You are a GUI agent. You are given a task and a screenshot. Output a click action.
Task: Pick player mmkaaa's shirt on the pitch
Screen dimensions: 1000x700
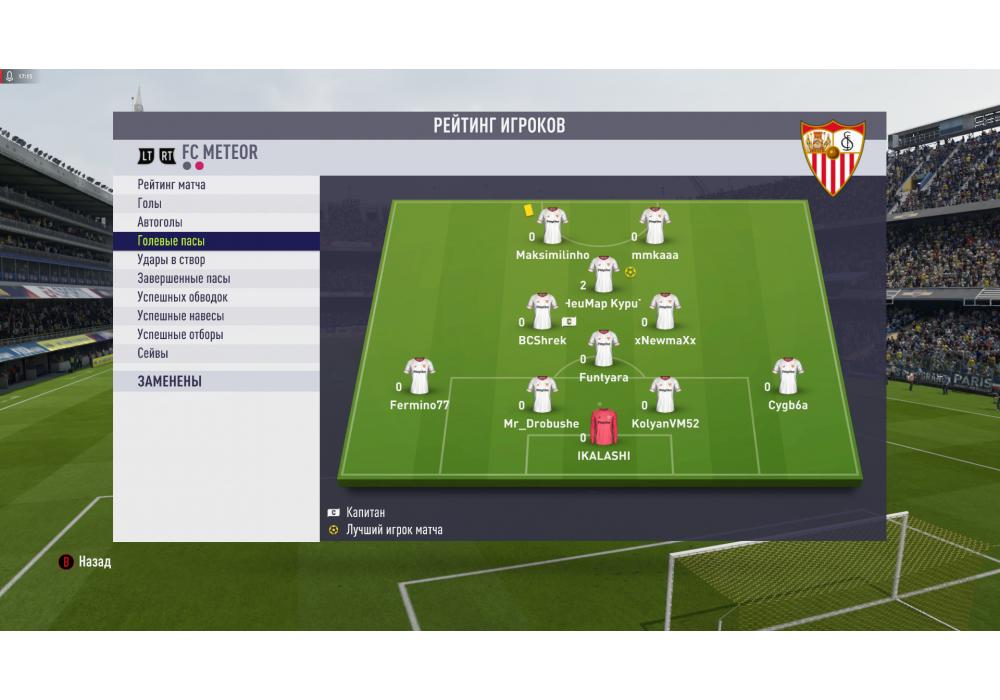pos(655,226)
